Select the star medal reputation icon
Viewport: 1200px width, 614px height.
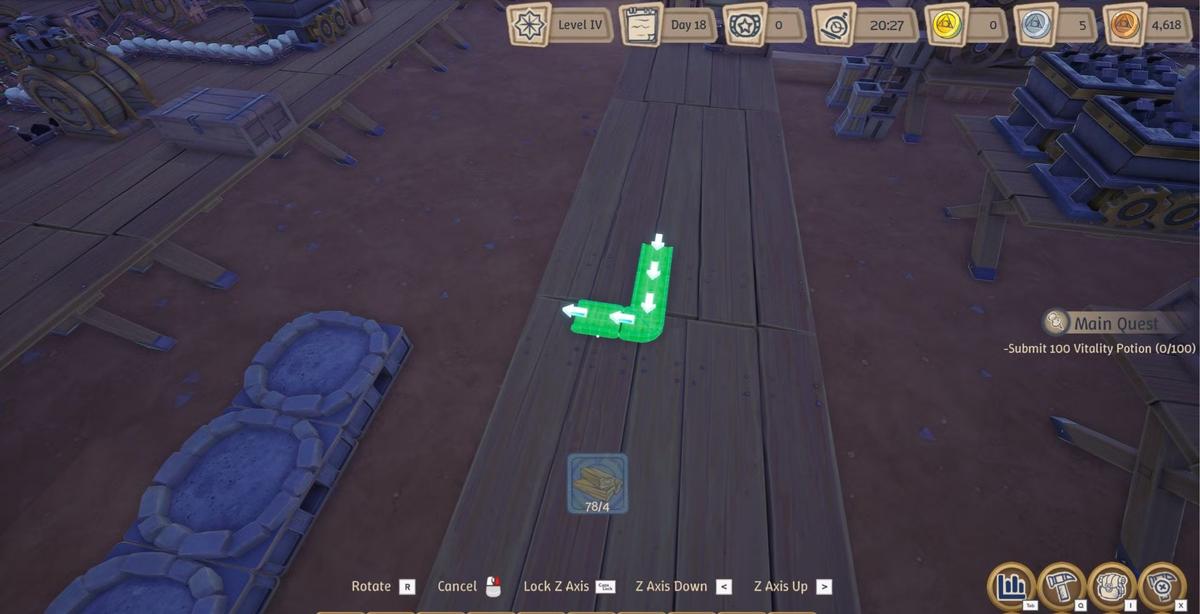744,25
